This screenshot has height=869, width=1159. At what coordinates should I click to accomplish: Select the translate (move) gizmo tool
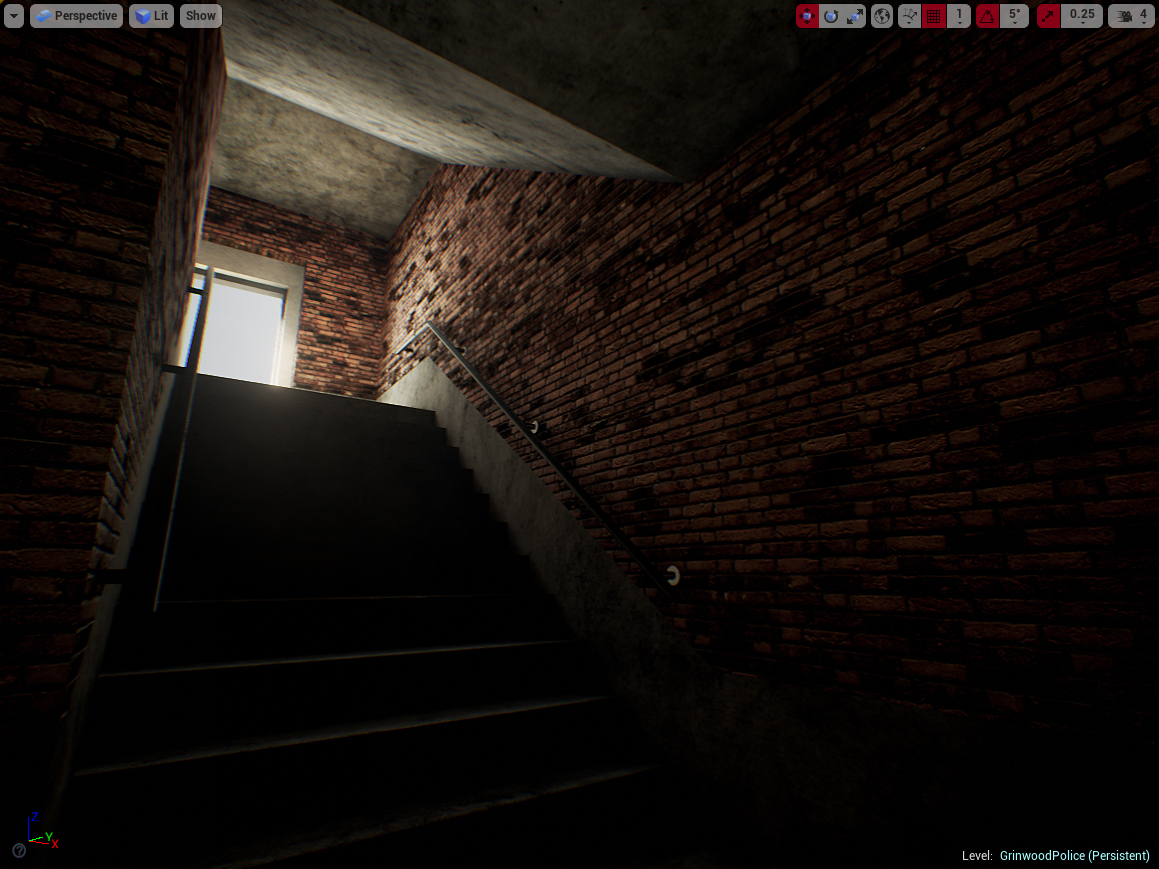point(807,16)
